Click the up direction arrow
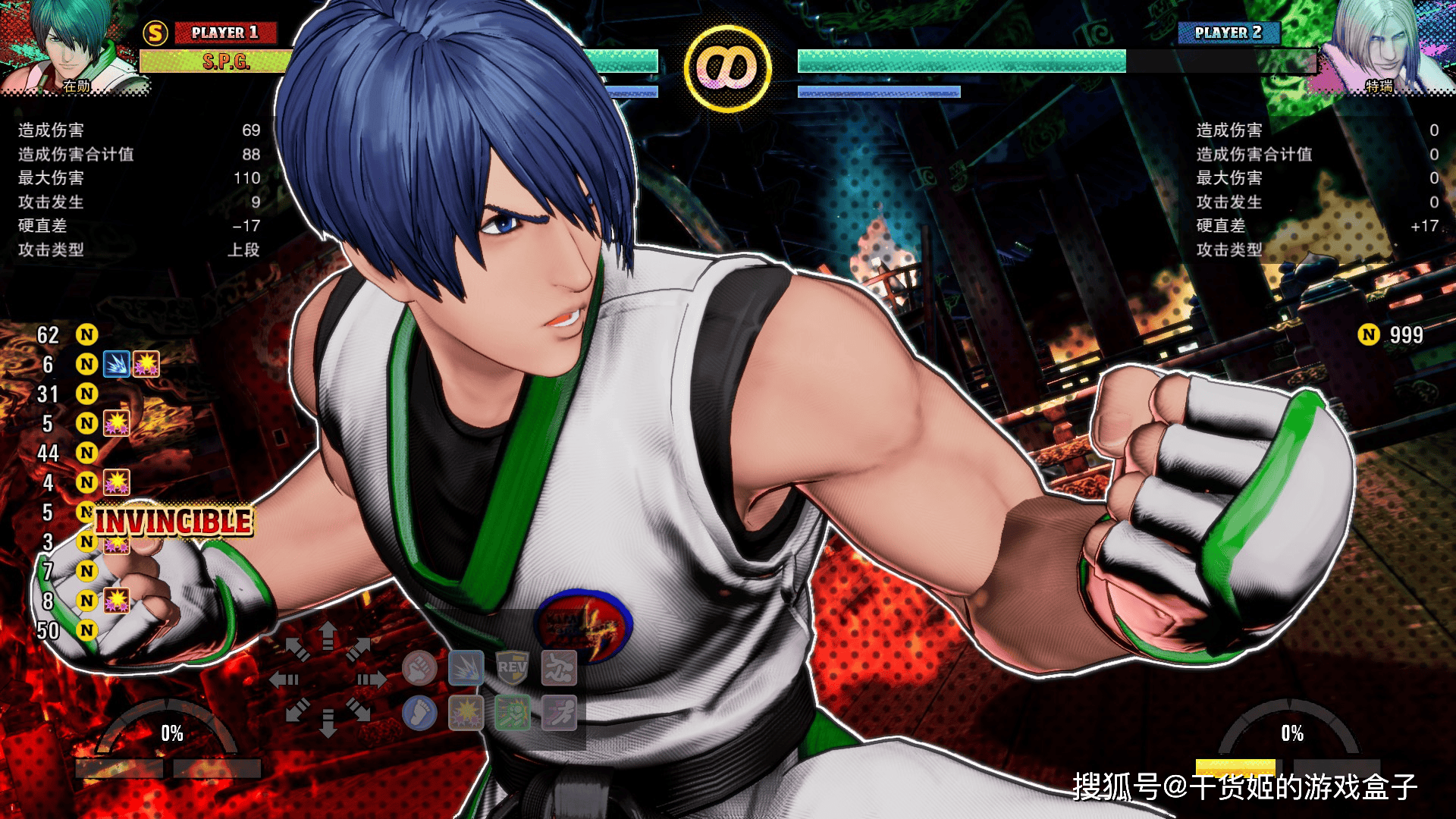The width and height of the screenshot is (1456, 819). pyautogui.click(x=328, y=635)
